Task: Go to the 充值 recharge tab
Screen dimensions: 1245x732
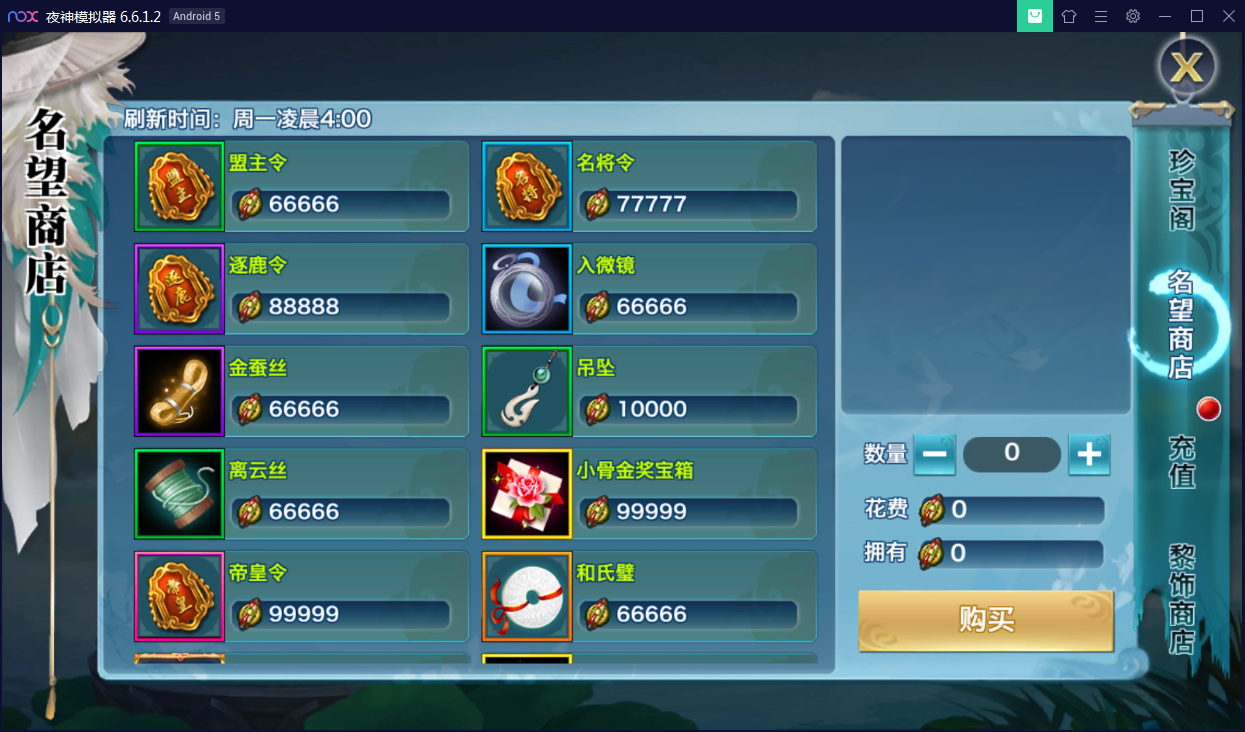Action: [x=1182, y=462]
